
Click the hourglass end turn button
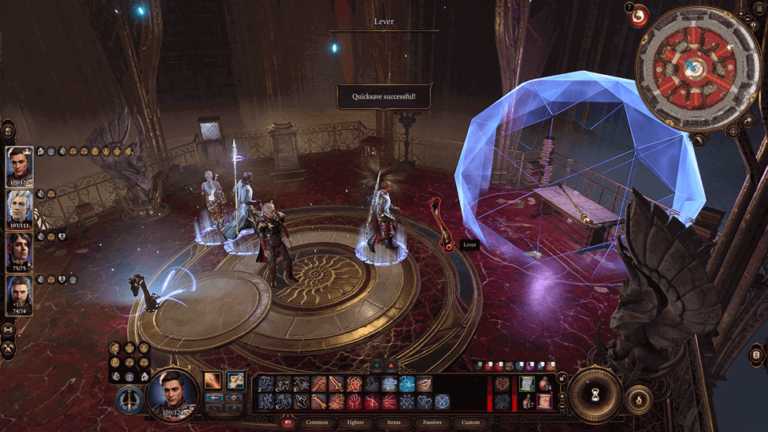pyautogui.click(x=595, y=394)
